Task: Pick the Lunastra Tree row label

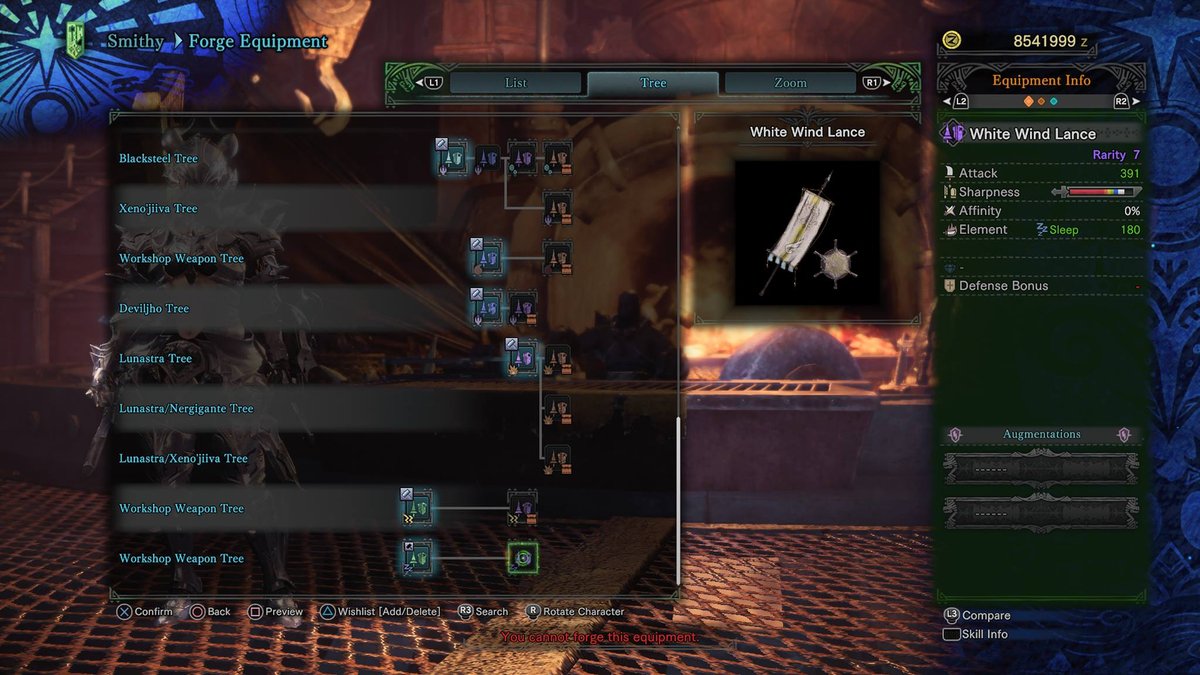Action: 155,359
